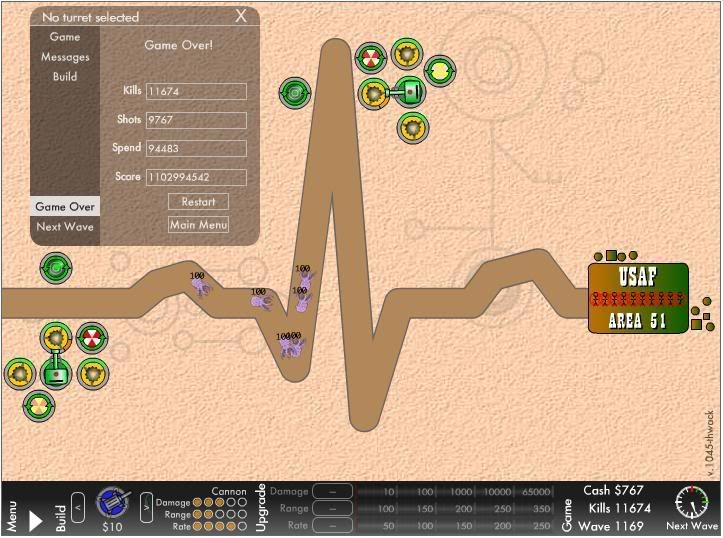
Task: Upgrade the turret's Rate
Action: click(x=332, y=525)
